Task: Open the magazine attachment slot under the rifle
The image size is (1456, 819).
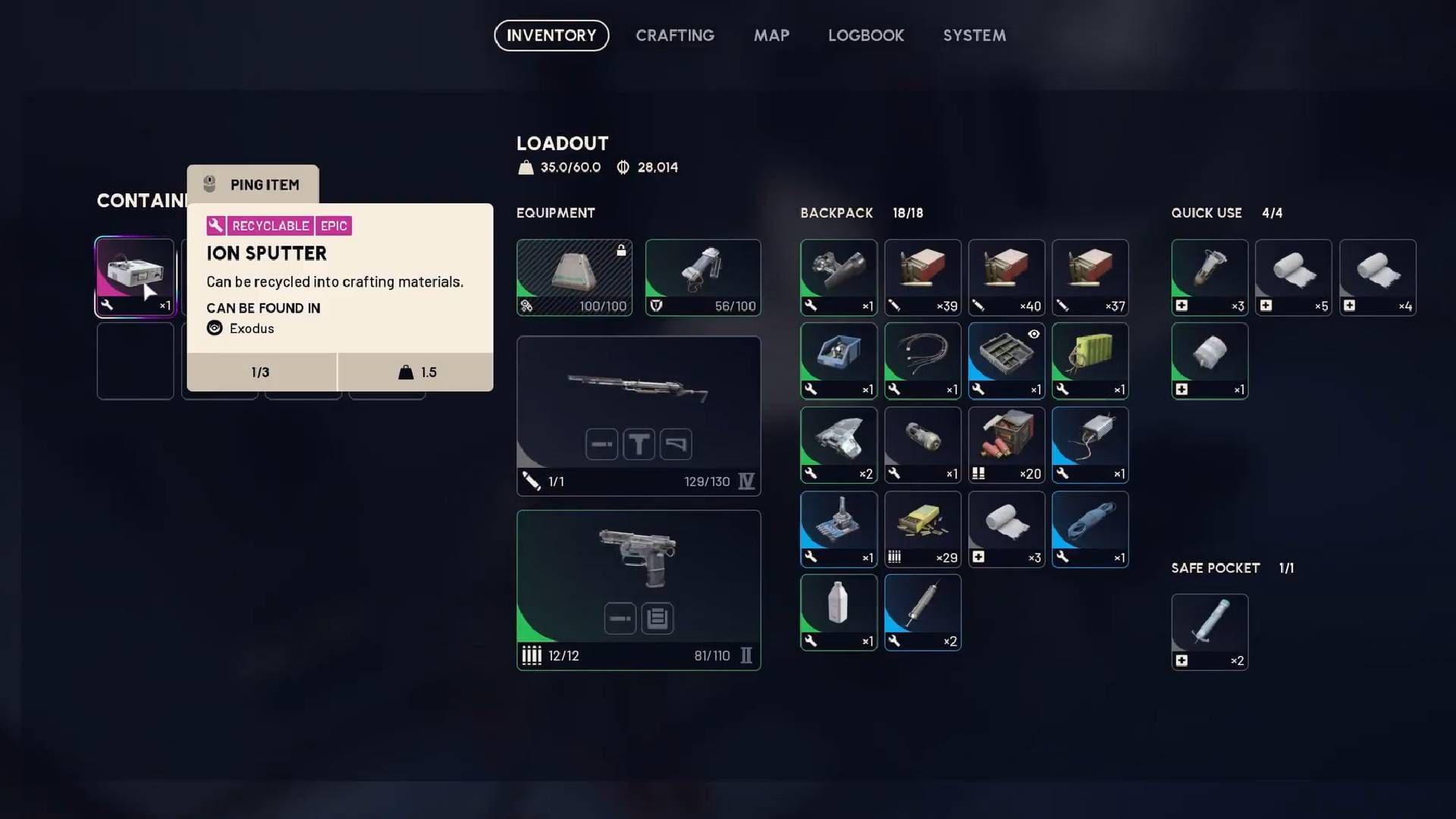Action: click(601, 444)
